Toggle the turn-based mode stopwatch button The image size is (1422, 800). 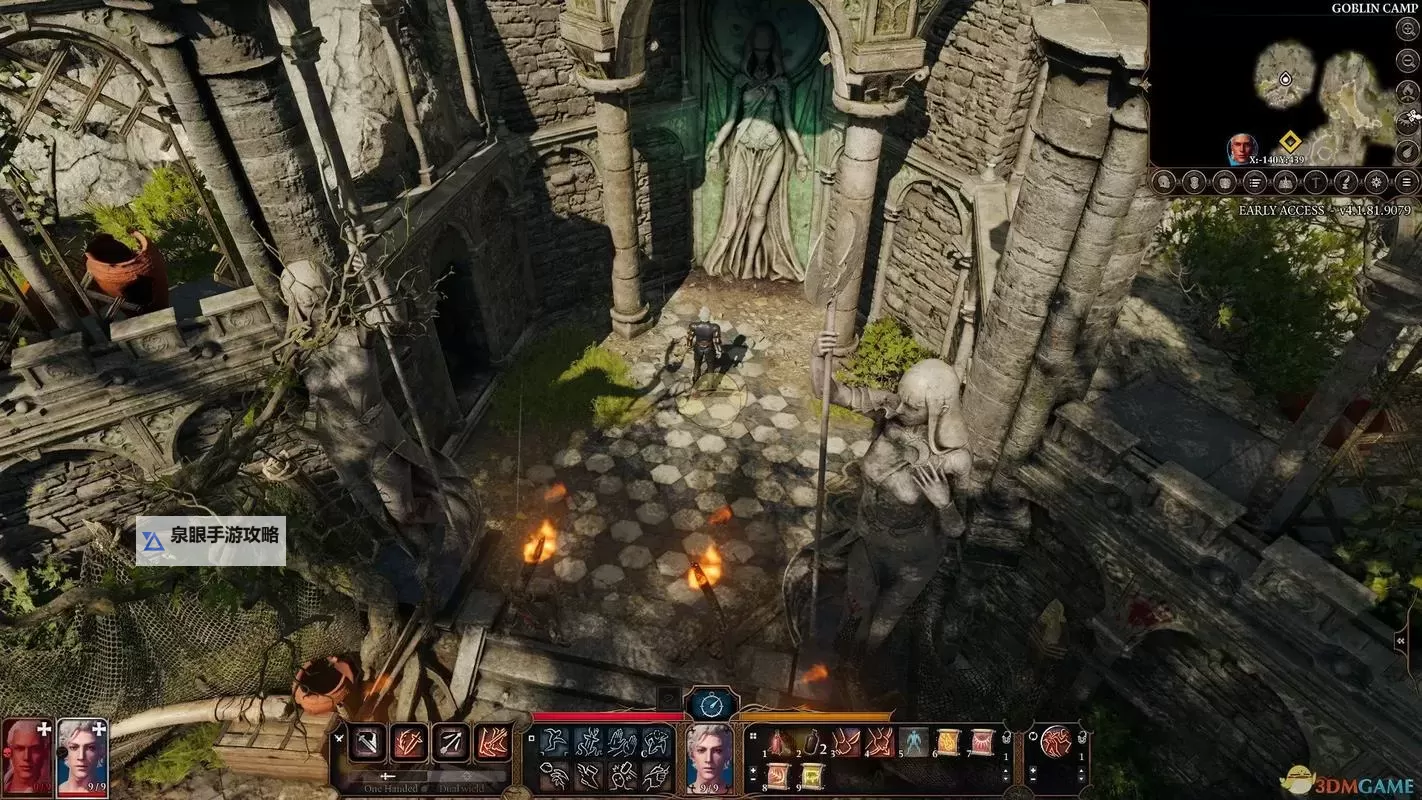point(711,706)
